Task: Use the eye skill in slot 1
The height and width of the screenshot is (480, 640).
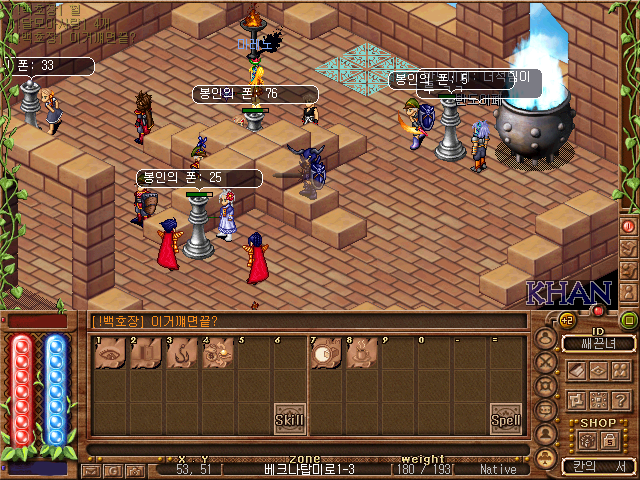Action: (x=110, y=355)
